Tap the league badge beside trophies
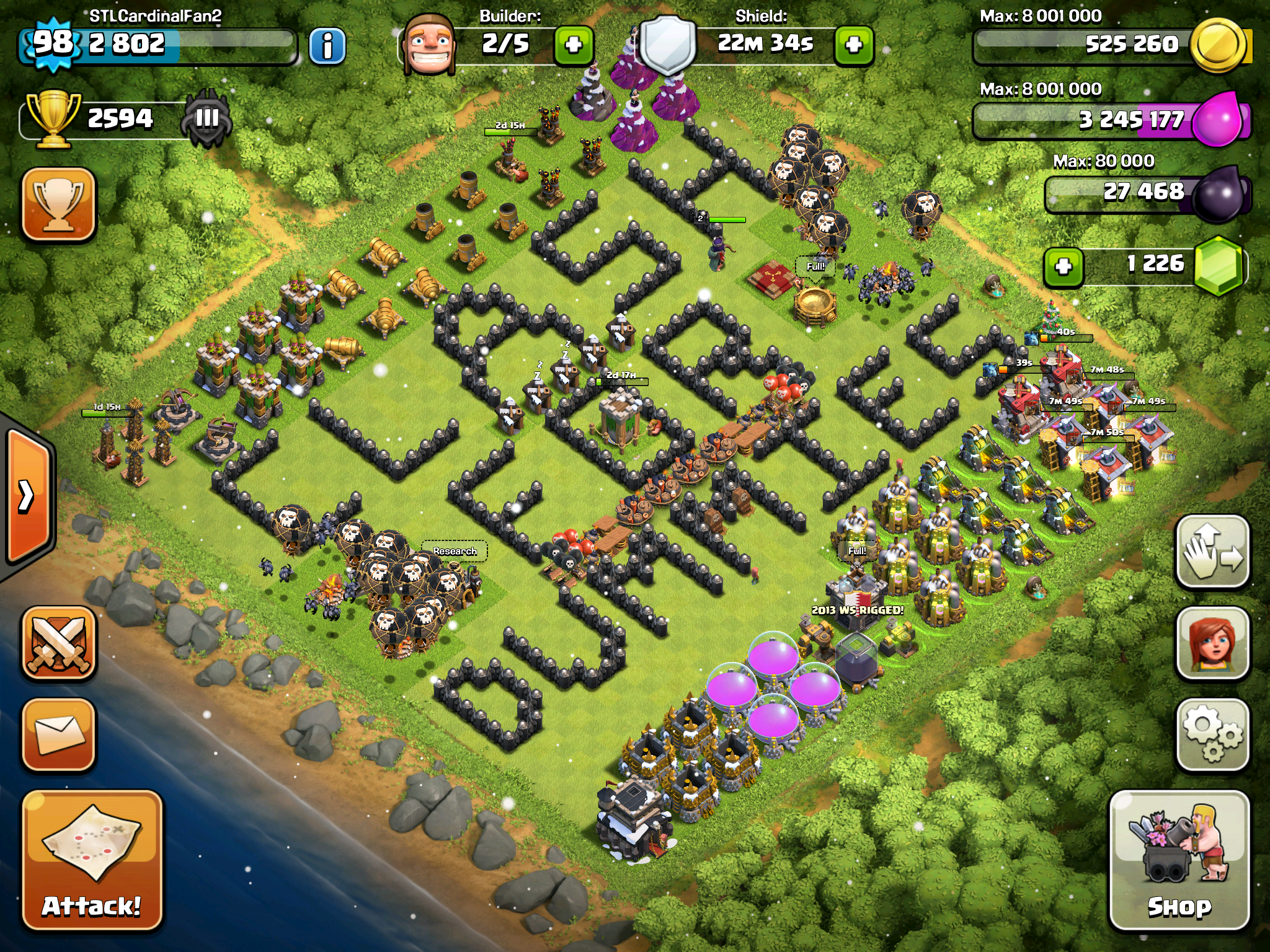Image resolution: width=1270 pixels, height=952 pixels. tap(207, 118)
